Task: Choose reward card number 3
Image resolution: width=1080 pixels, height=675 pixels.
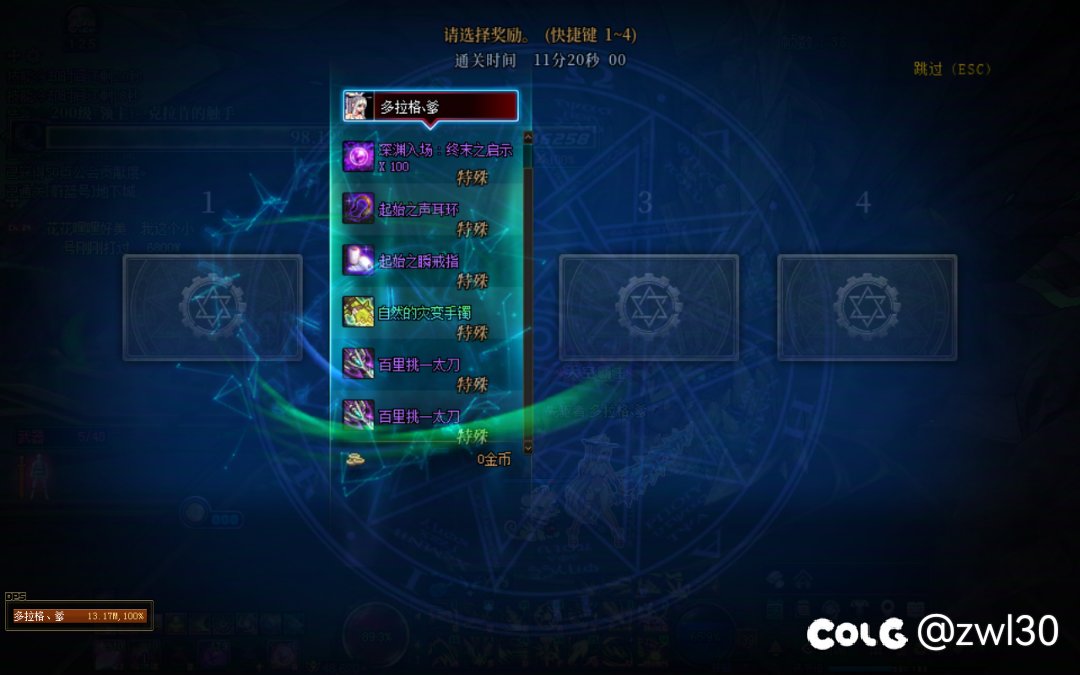Action: [648, 307]
